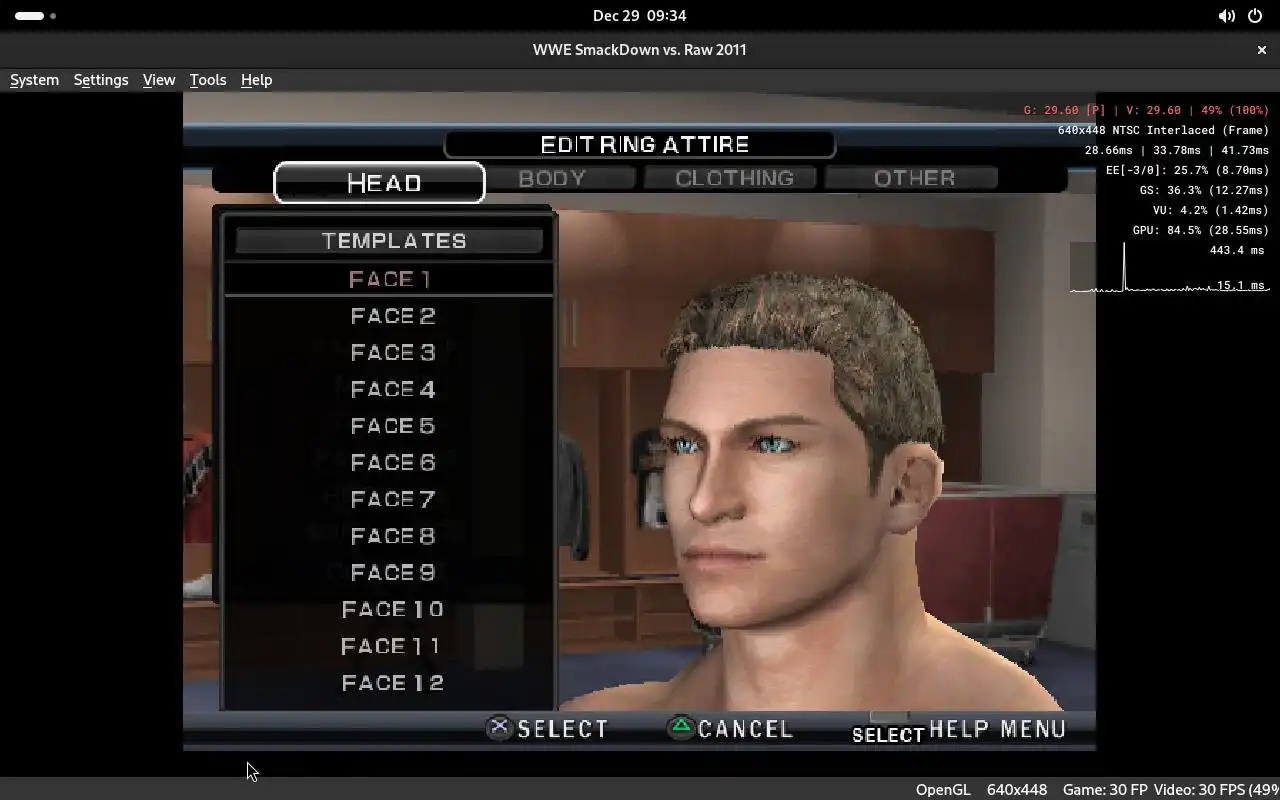Image resolution: width=1280 pixels, height=800 pixels.
Task: Pick Face 6 from templates
Action: [392, 463]
